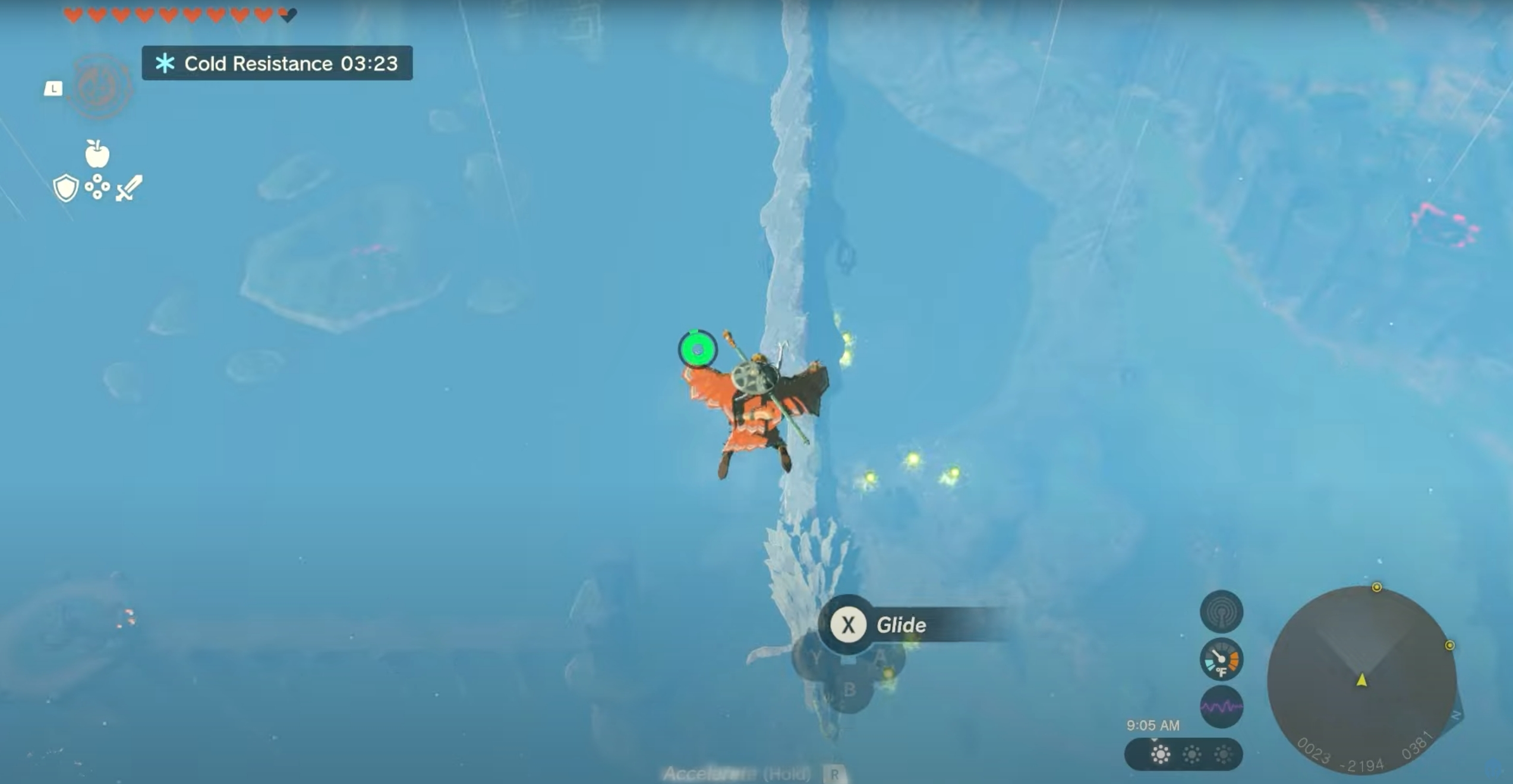This screenshot has height=784, width=1513.
Task: Open the Y button action wheel
Action: [816, 656]
